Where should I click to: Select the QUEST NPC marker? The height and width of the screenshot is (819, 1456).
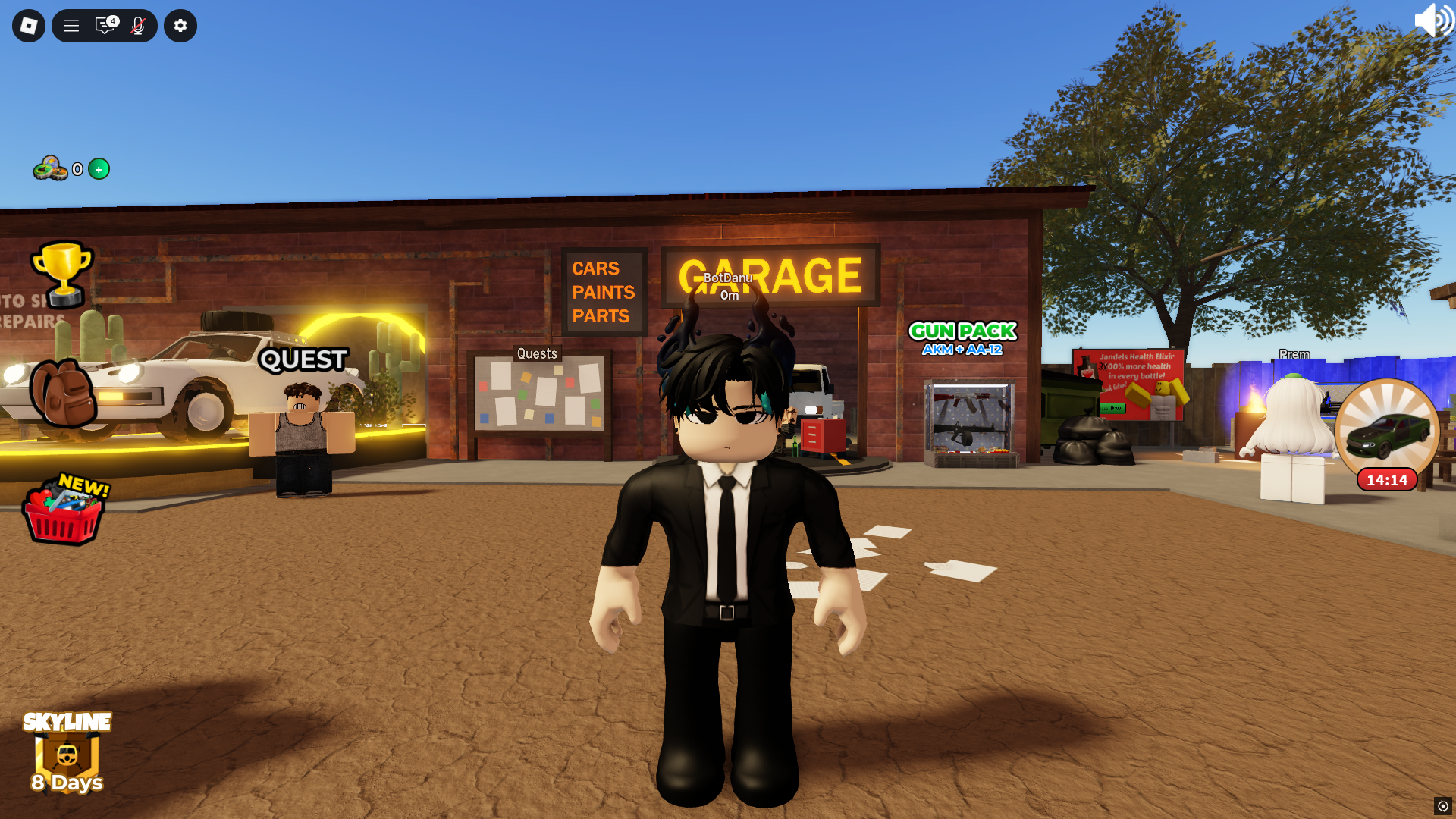pyautogui.click(x=303, y=360)
